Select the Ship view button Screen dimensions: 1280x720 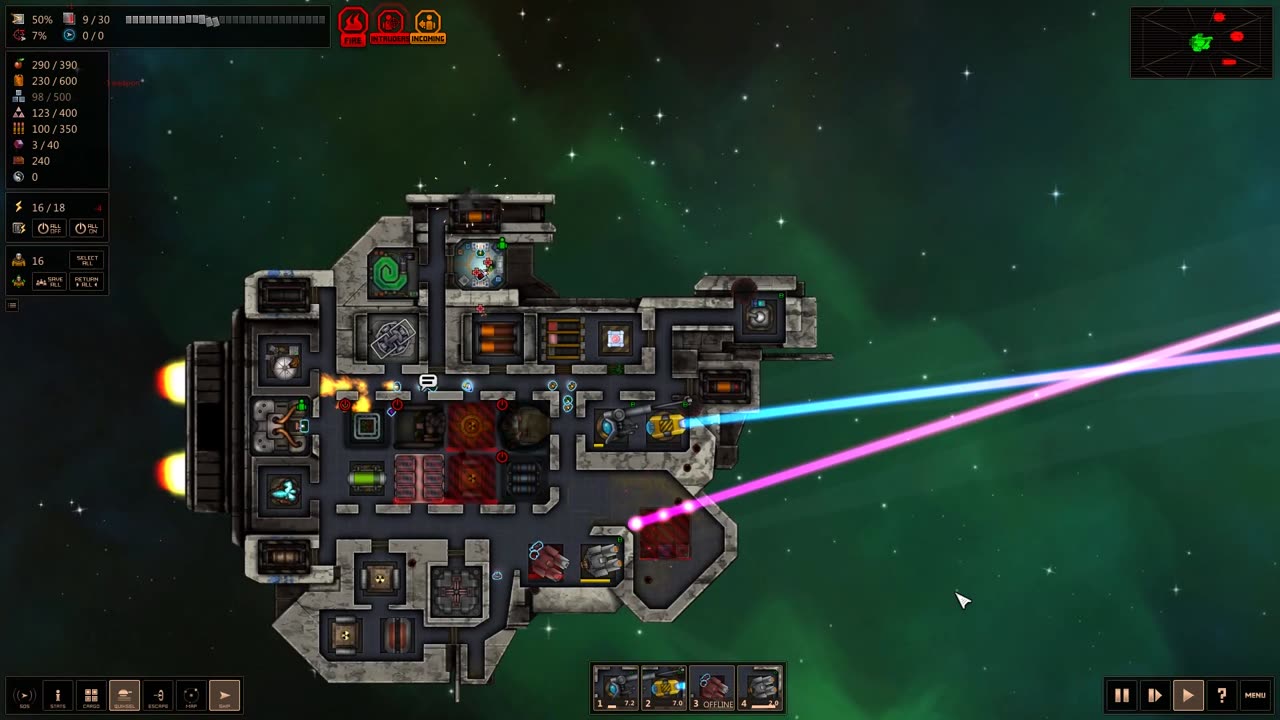pos(224,695)
